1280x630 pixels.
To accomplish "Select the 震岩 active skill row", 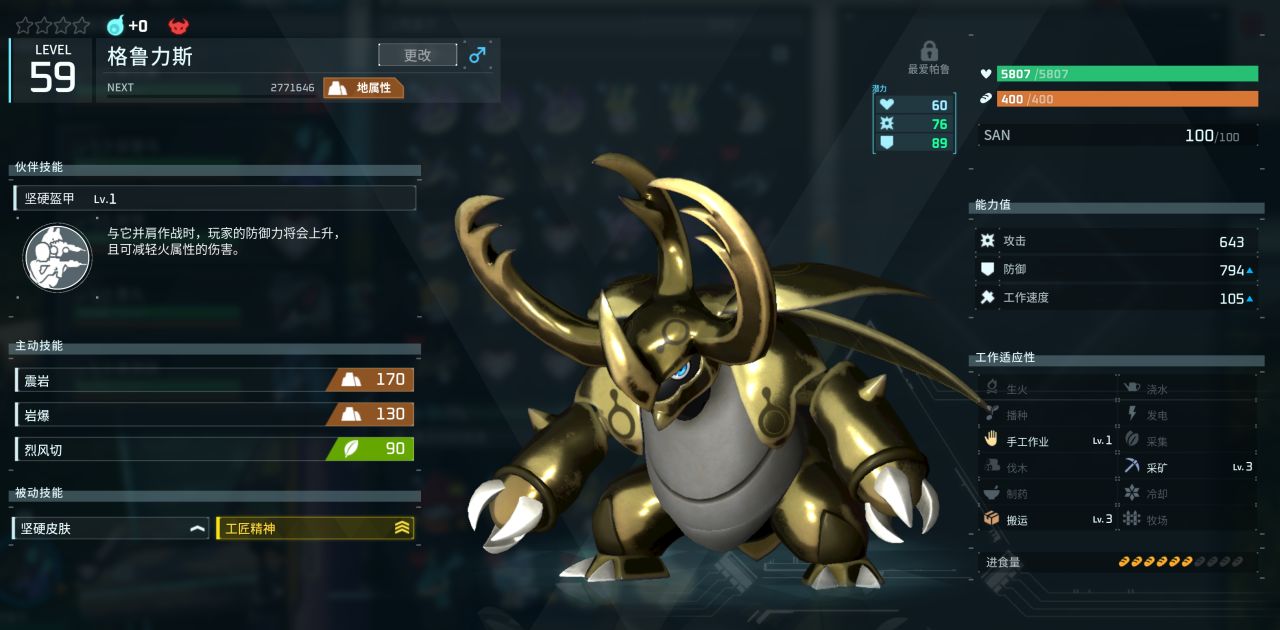I will click(x=214, y=380).
